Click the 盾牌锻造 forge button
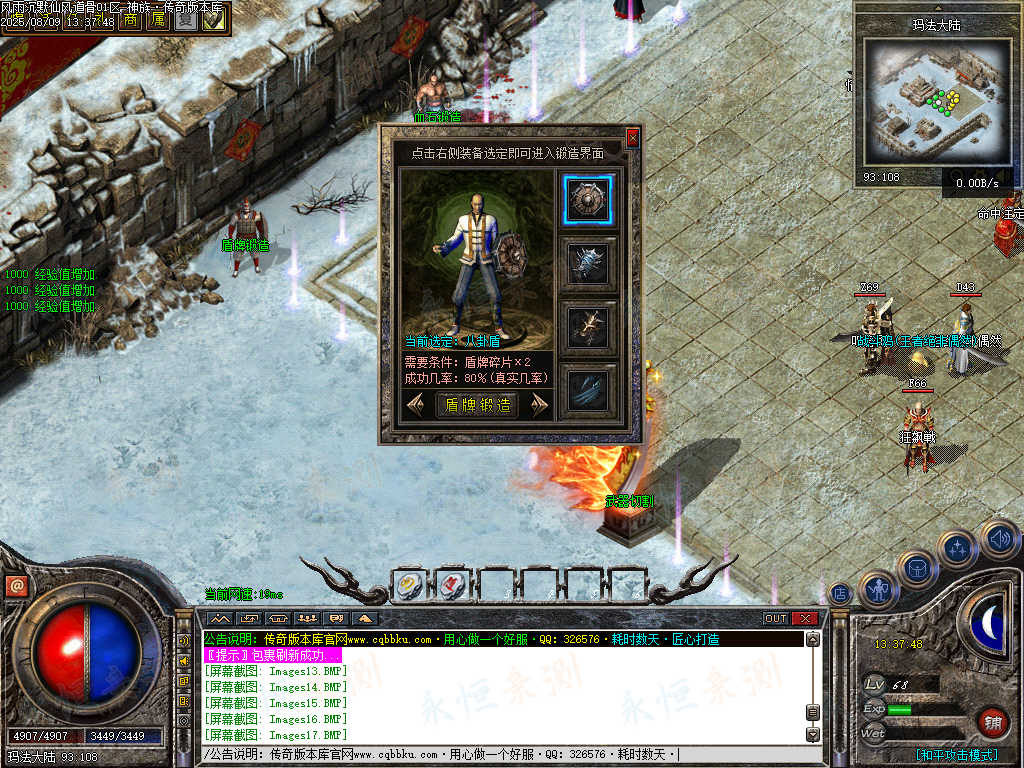The image size is (1024, 768). click(x=478, y=405)
